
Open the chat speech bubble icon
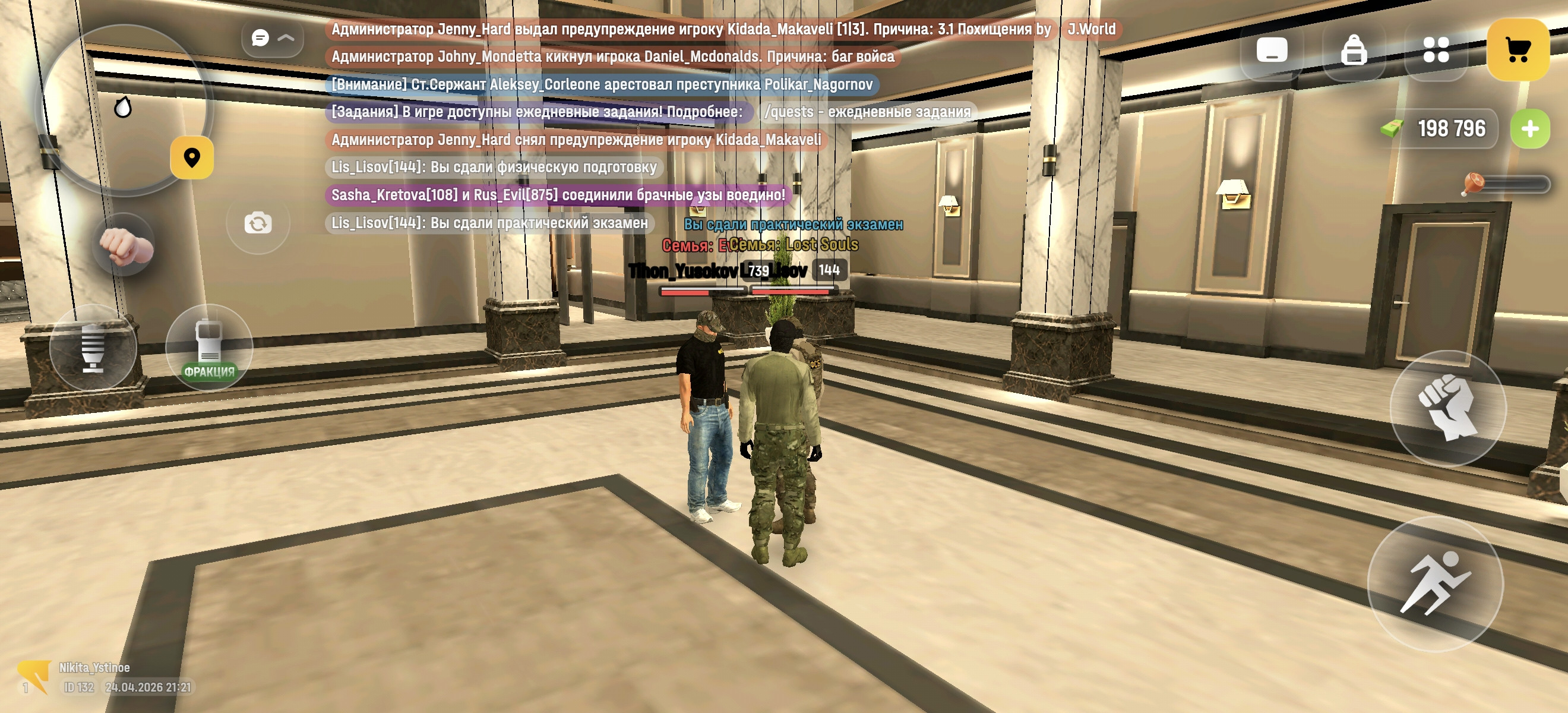(260, 38)
